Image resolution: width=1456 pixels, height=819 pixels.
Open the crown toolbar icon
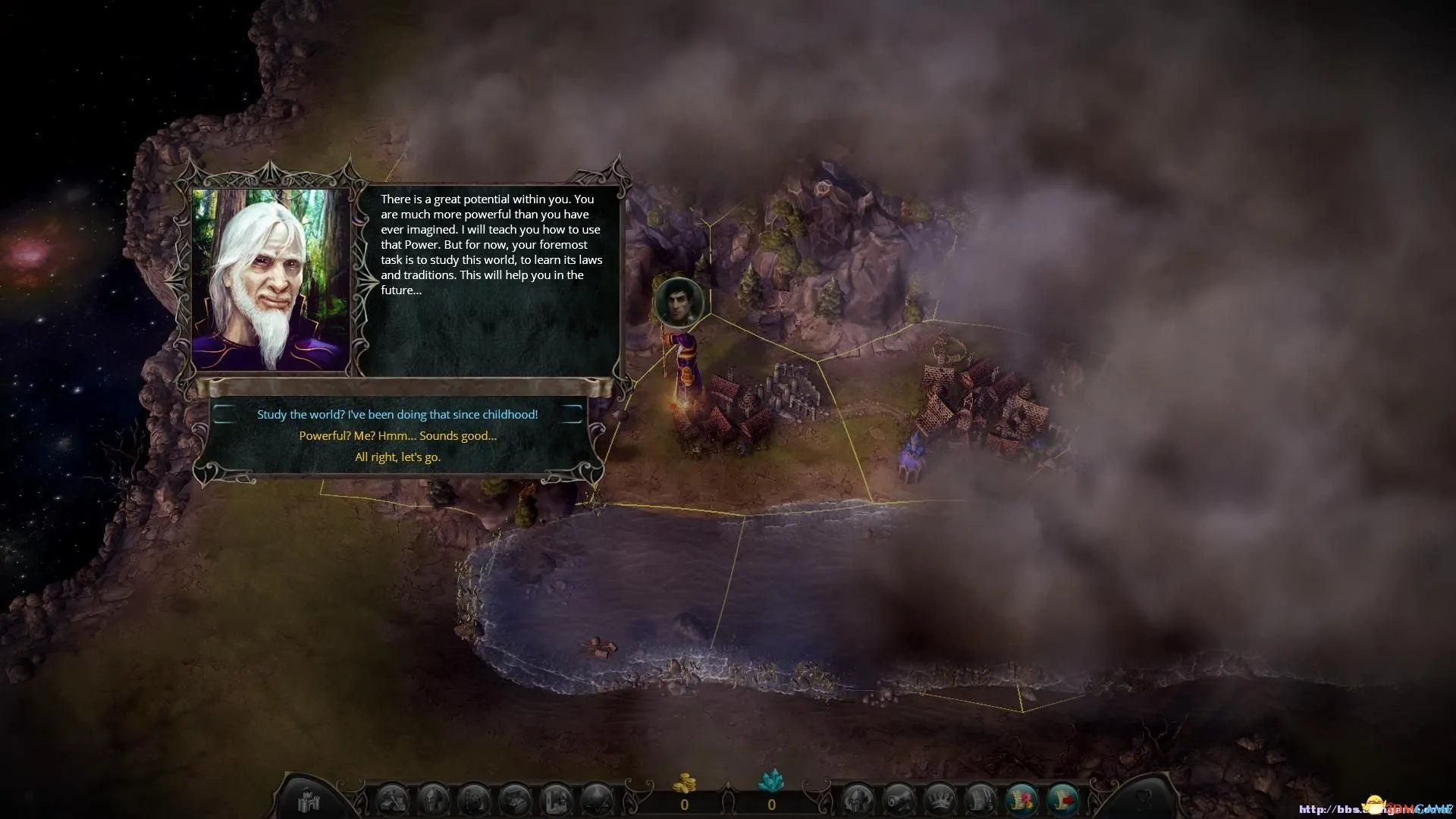[940, 801]
